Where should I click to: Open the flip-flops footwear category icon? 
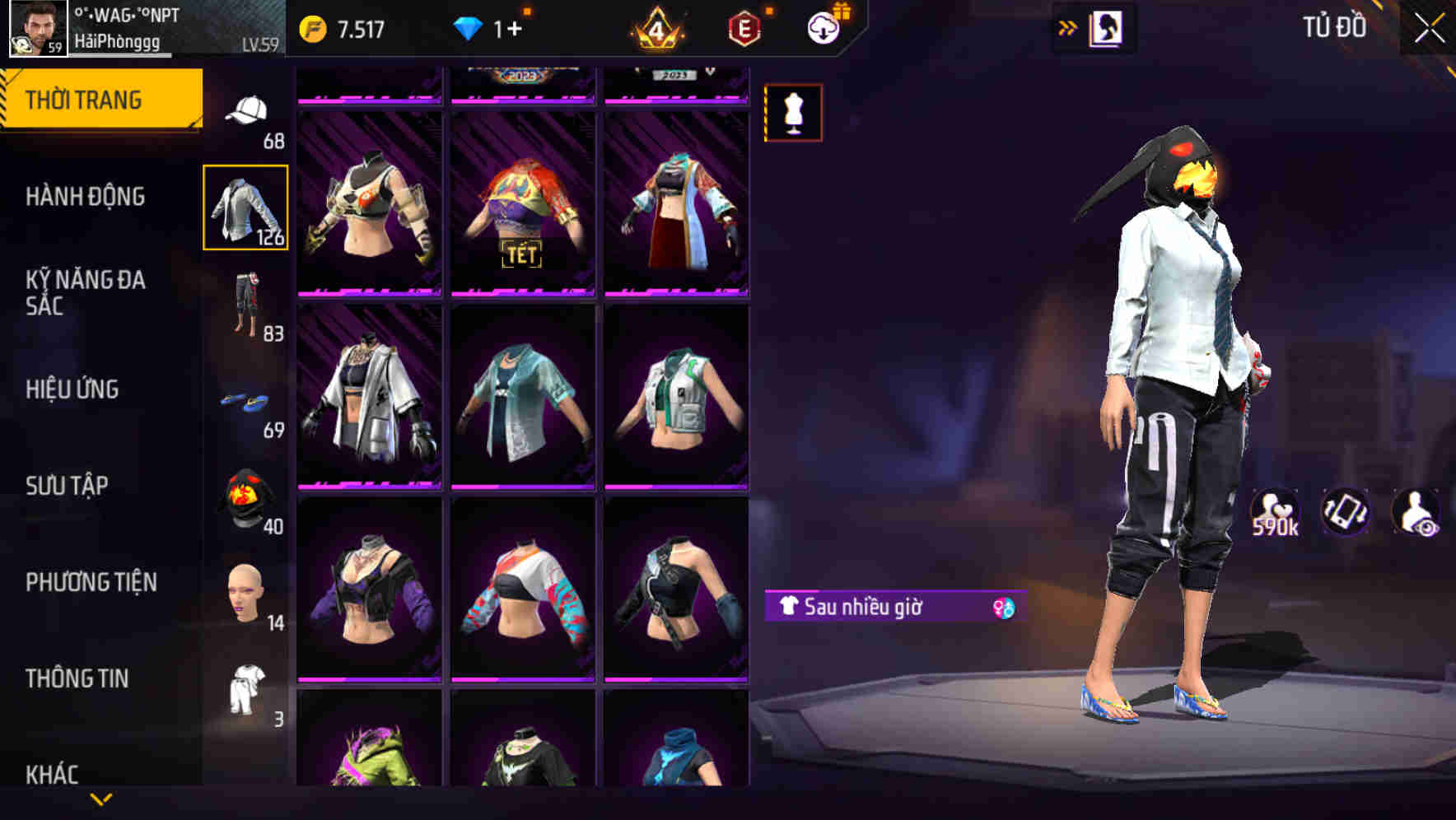coord(247,401)
